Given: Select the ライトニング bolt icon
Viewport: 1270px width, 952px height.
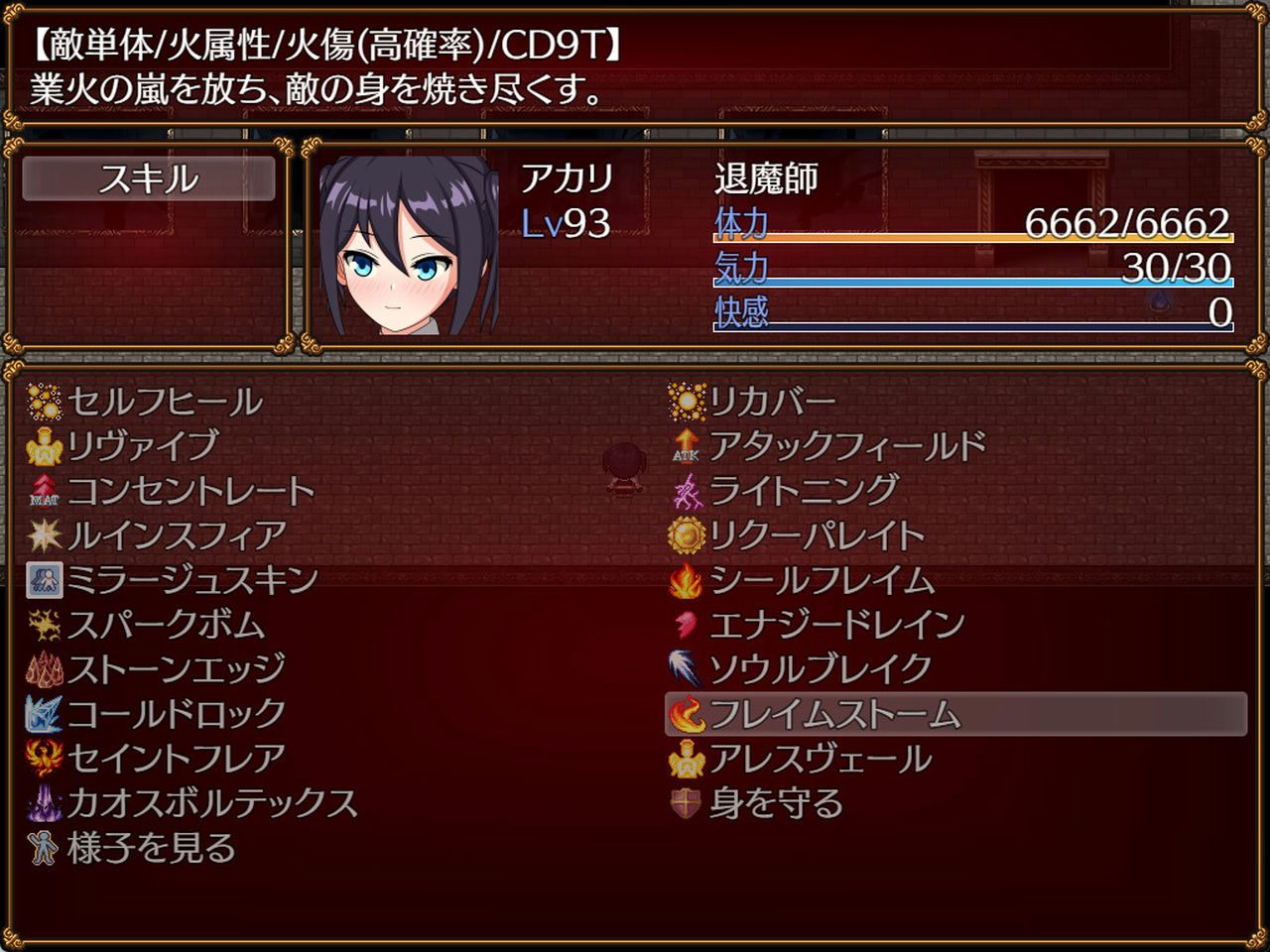Looking at the screenshot, I should pyautogui.click(x=687, y=489).
